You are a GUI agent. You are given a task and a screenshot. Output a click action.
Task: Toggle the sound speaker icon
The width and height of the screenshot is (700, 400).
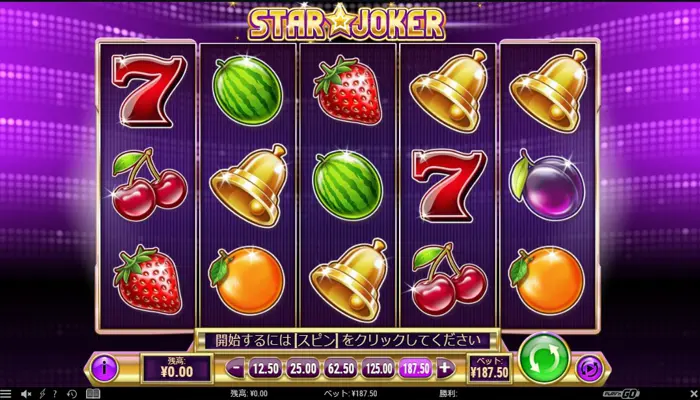click(x=26, y=394)
